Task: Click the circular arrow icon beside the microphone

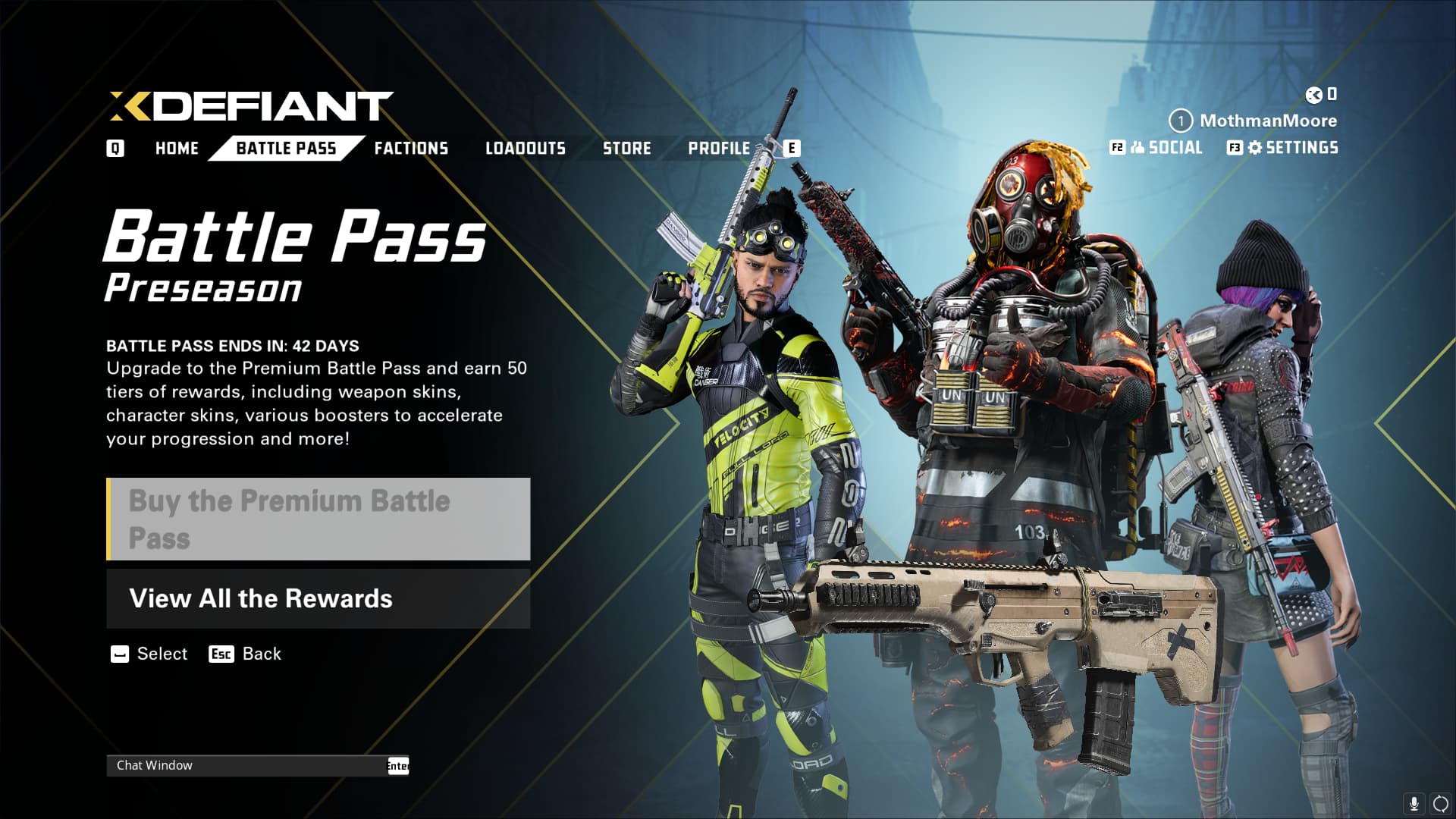Action: pyautogui.click(x=1440, y=803)
